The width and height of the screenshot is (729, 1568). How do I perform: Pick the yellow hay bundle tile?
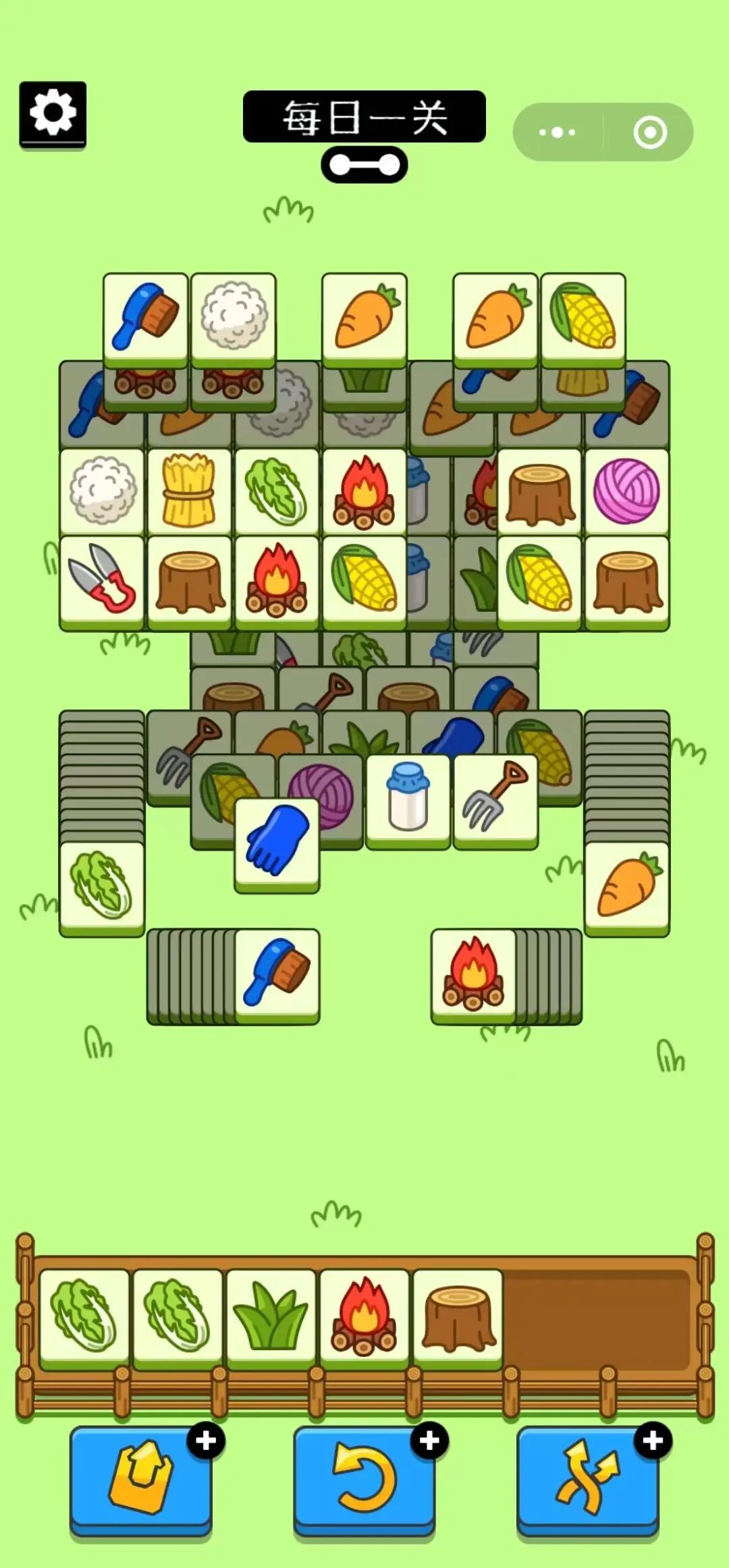pyautogui.click(x=189, y=491)
